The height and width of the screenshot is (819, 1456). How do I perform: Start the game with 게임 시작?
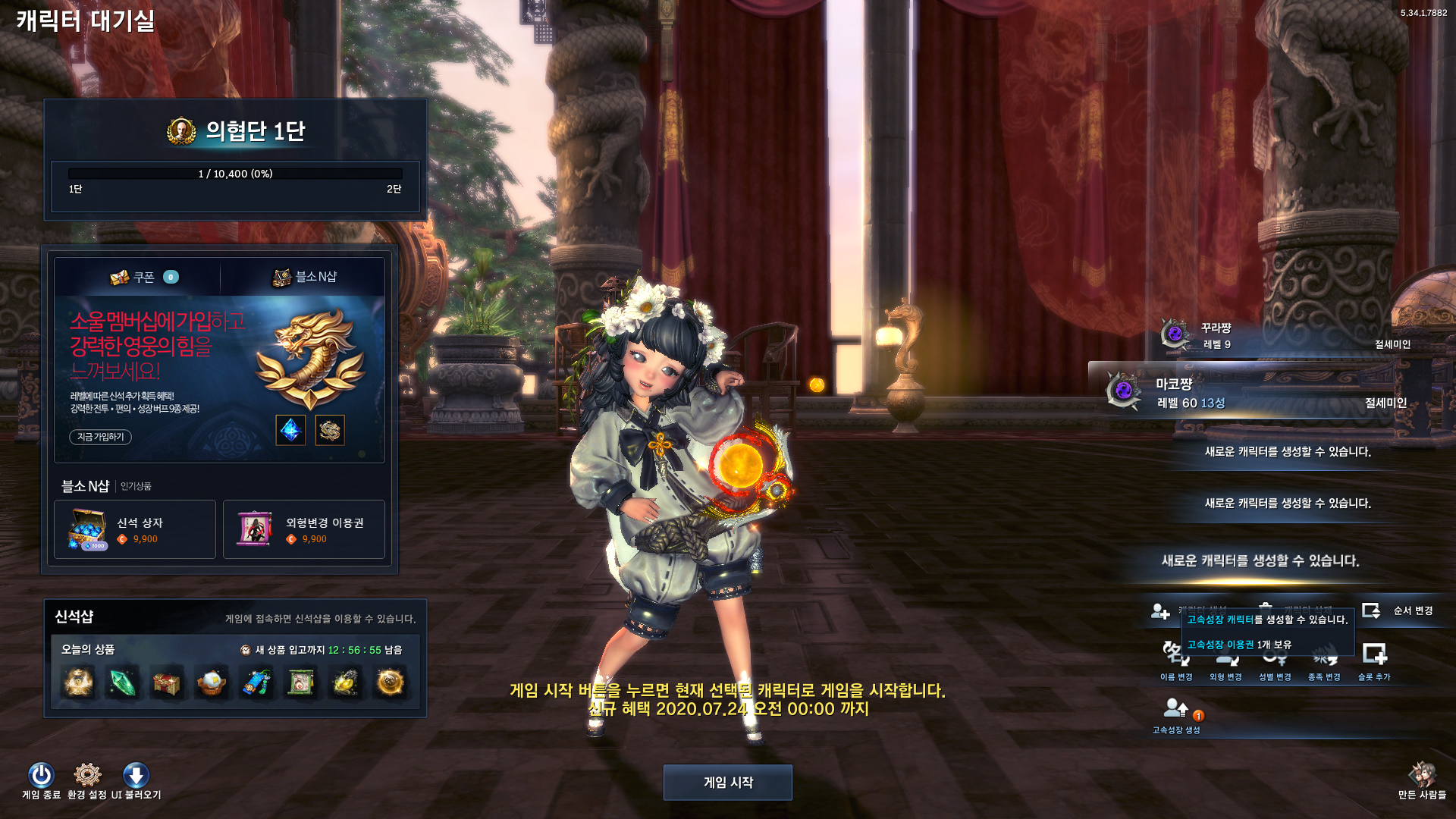click(727, 782)
